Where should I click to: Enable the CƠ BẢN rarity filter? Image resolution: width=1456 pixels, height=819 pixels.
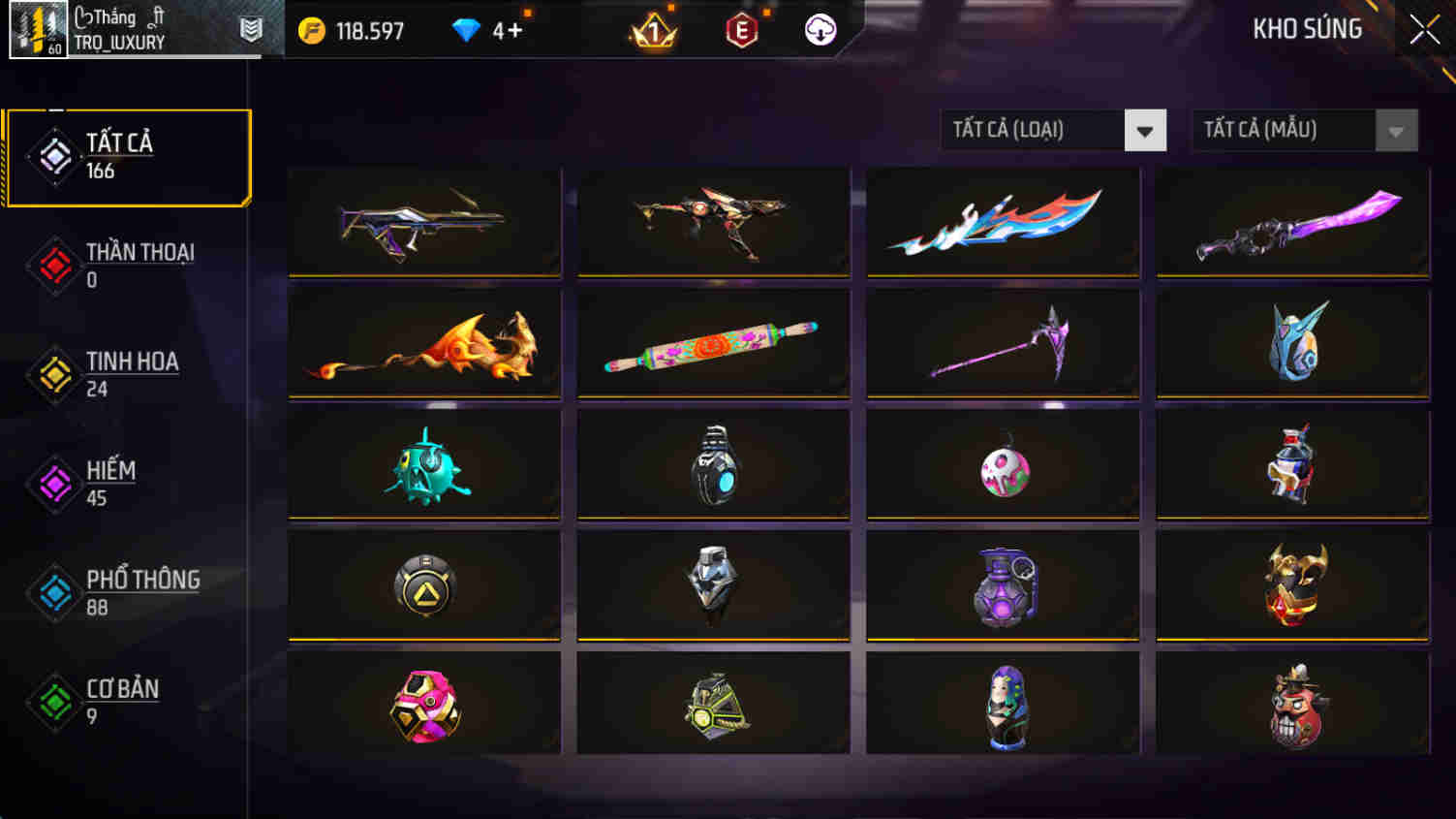[x=55, y=701]
